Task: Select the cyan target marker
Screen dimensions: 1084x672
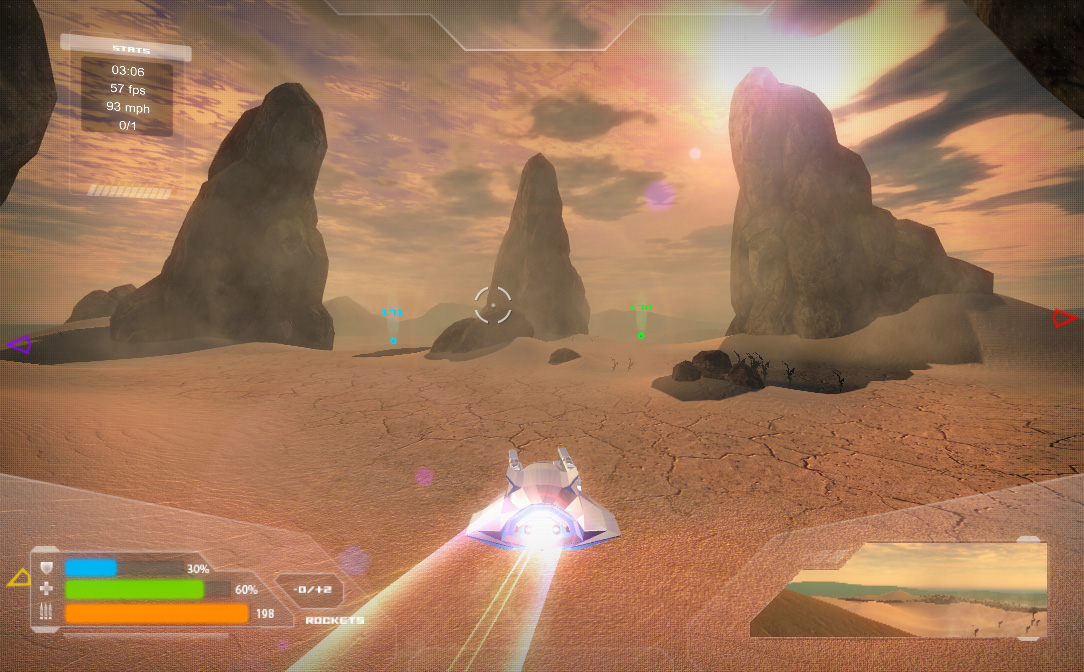Action: [x=393, y=340]
